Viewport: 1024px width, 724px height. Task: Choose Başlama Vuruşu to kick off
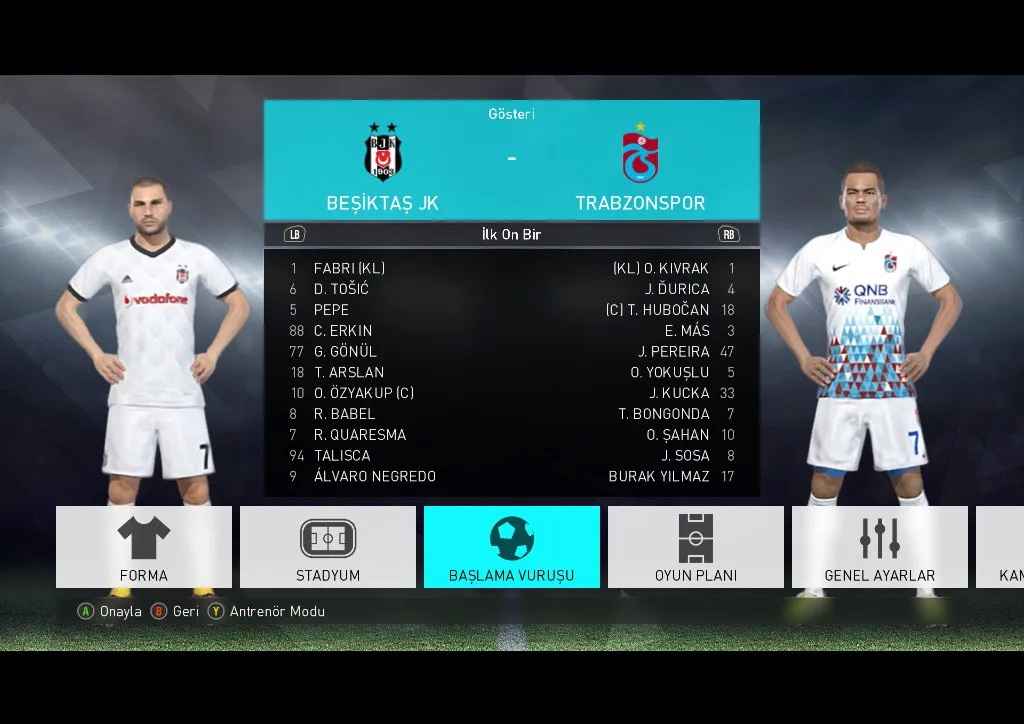[512, 546]
